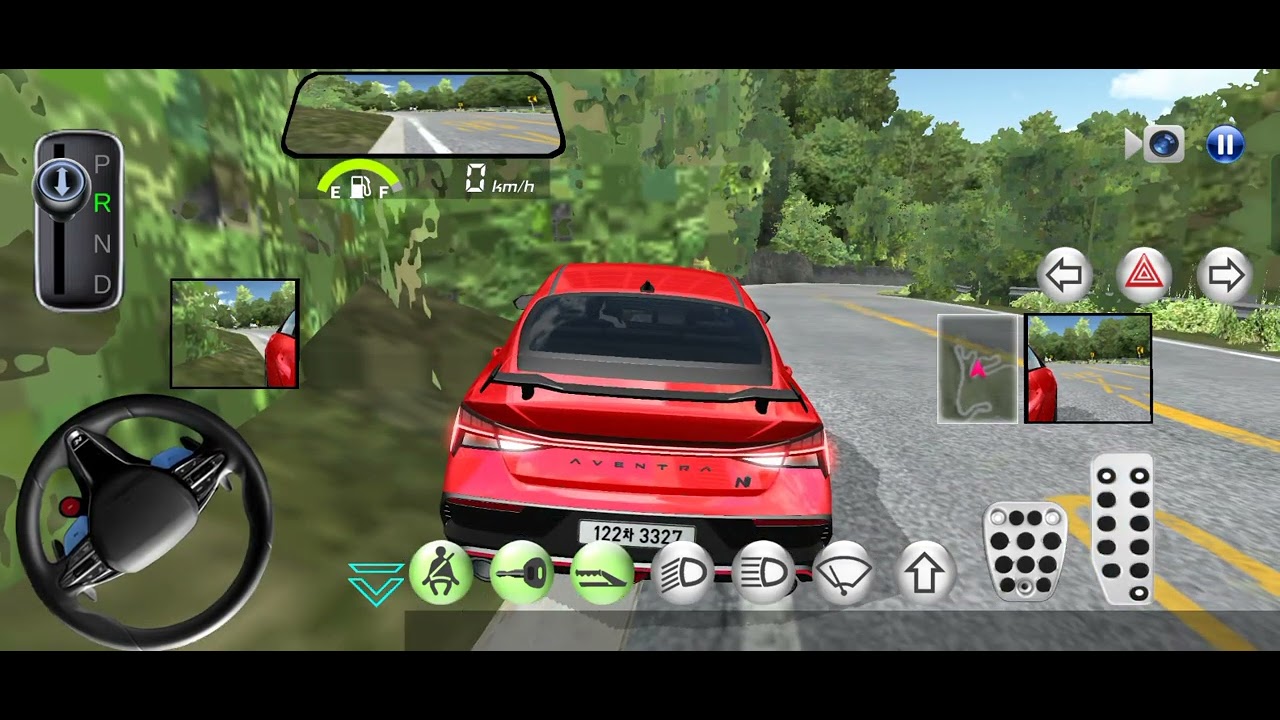This screenshot has width=1280, height=720.
Task: Select the left side mirror view
Action: click(x=234, y=333)
